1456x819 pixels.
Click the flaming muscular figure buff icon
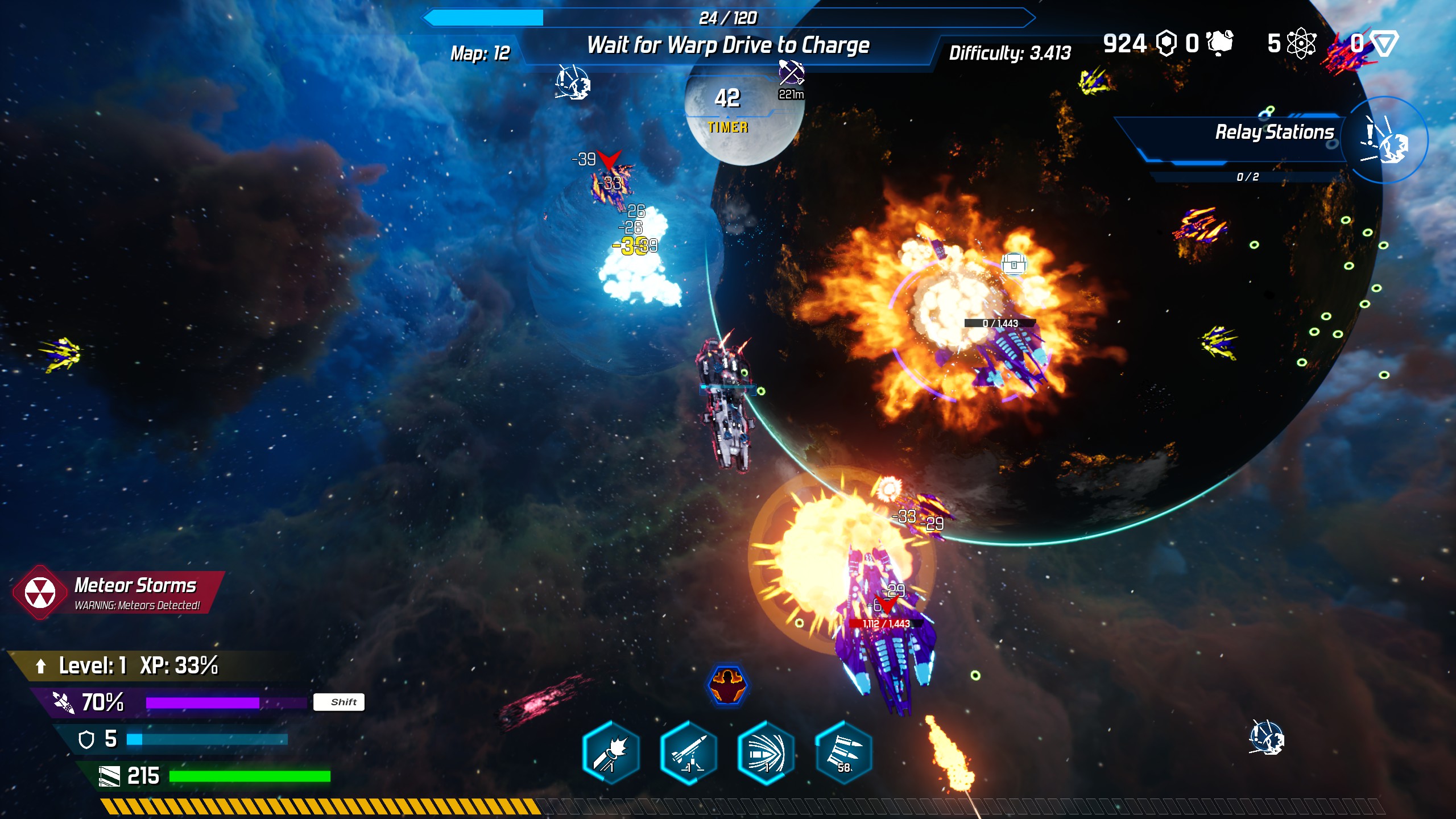(727, 685)
